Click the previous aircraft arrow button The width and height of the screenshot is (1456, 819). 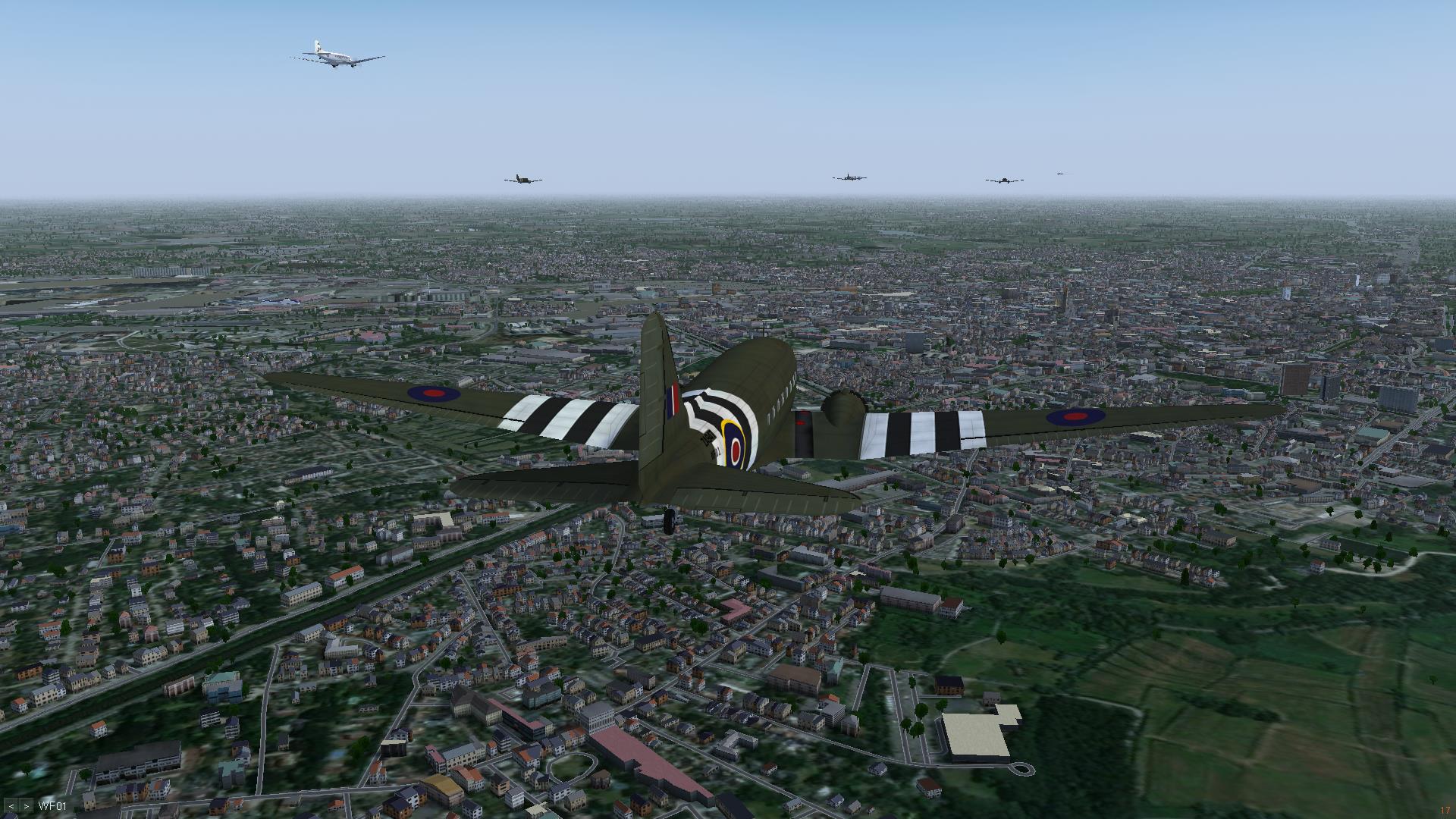pyautogui.click(x=11, y=806)
